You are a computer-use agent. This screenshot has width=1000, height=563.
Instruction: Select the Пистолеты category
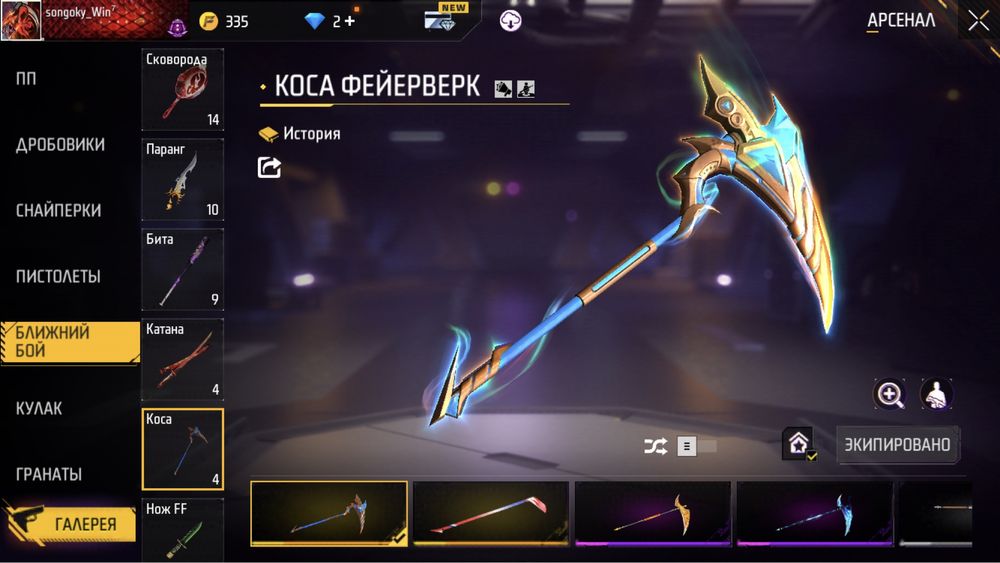(x=58, y=277)
